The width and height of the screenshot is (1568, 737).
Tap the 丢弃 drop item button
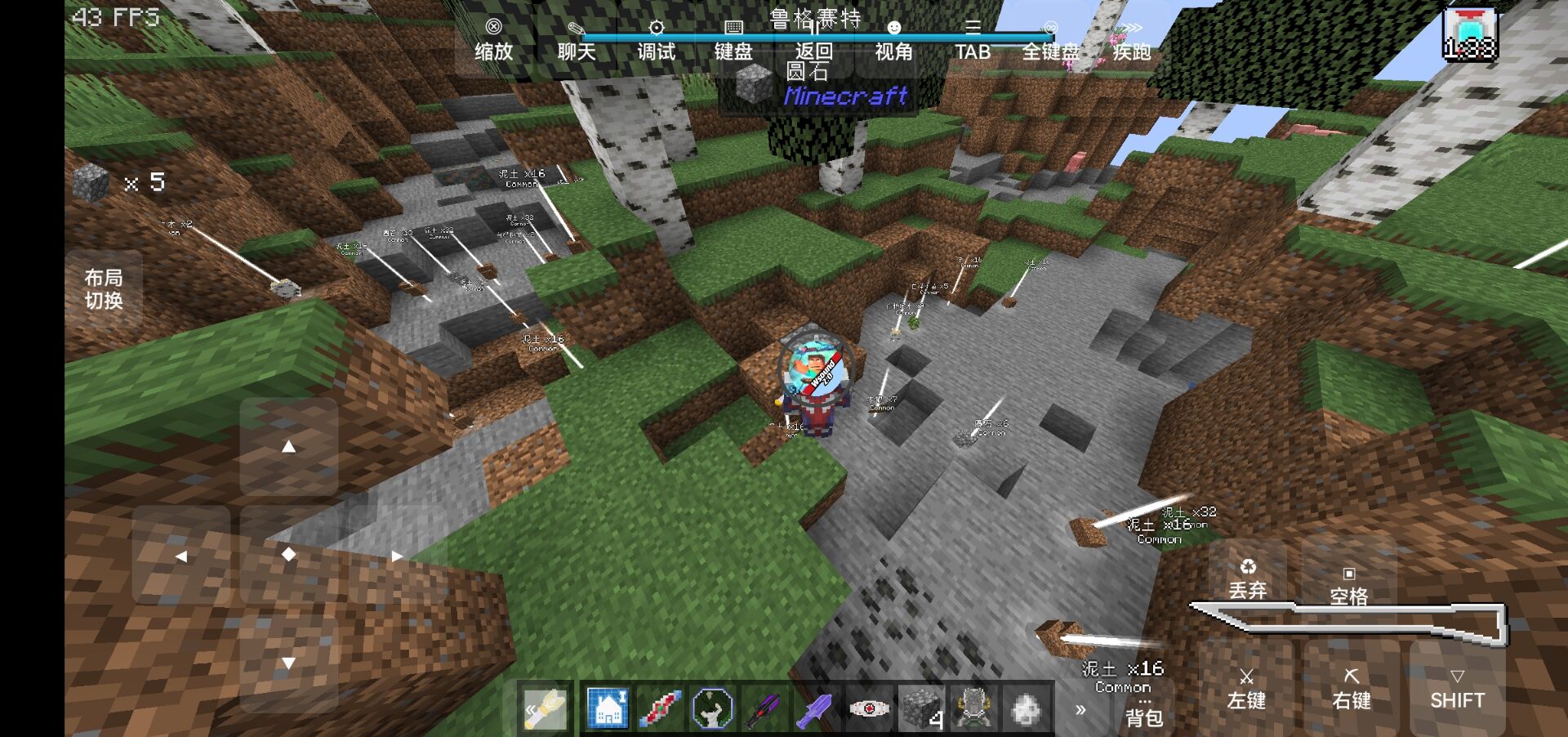(1247, 578)
